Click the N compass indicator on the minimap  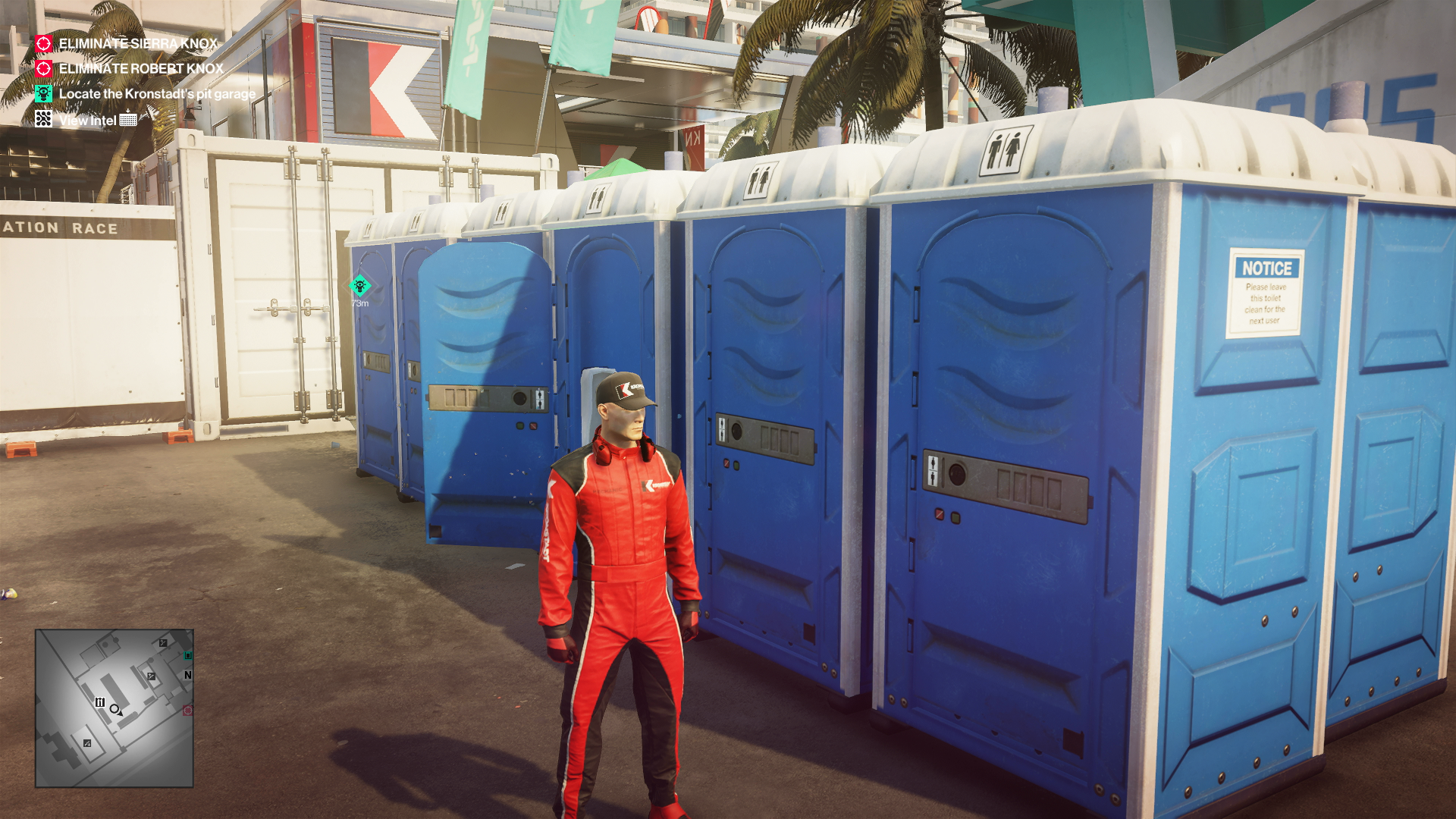pyautogui.click(x=188, y=675)
